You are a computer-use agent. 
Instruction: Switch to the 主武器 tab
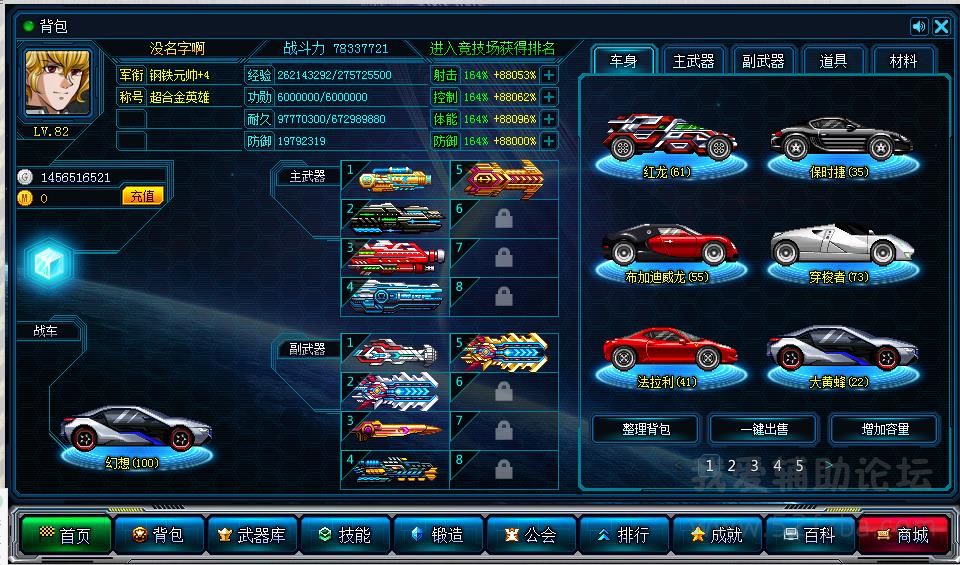coord(693,61)
